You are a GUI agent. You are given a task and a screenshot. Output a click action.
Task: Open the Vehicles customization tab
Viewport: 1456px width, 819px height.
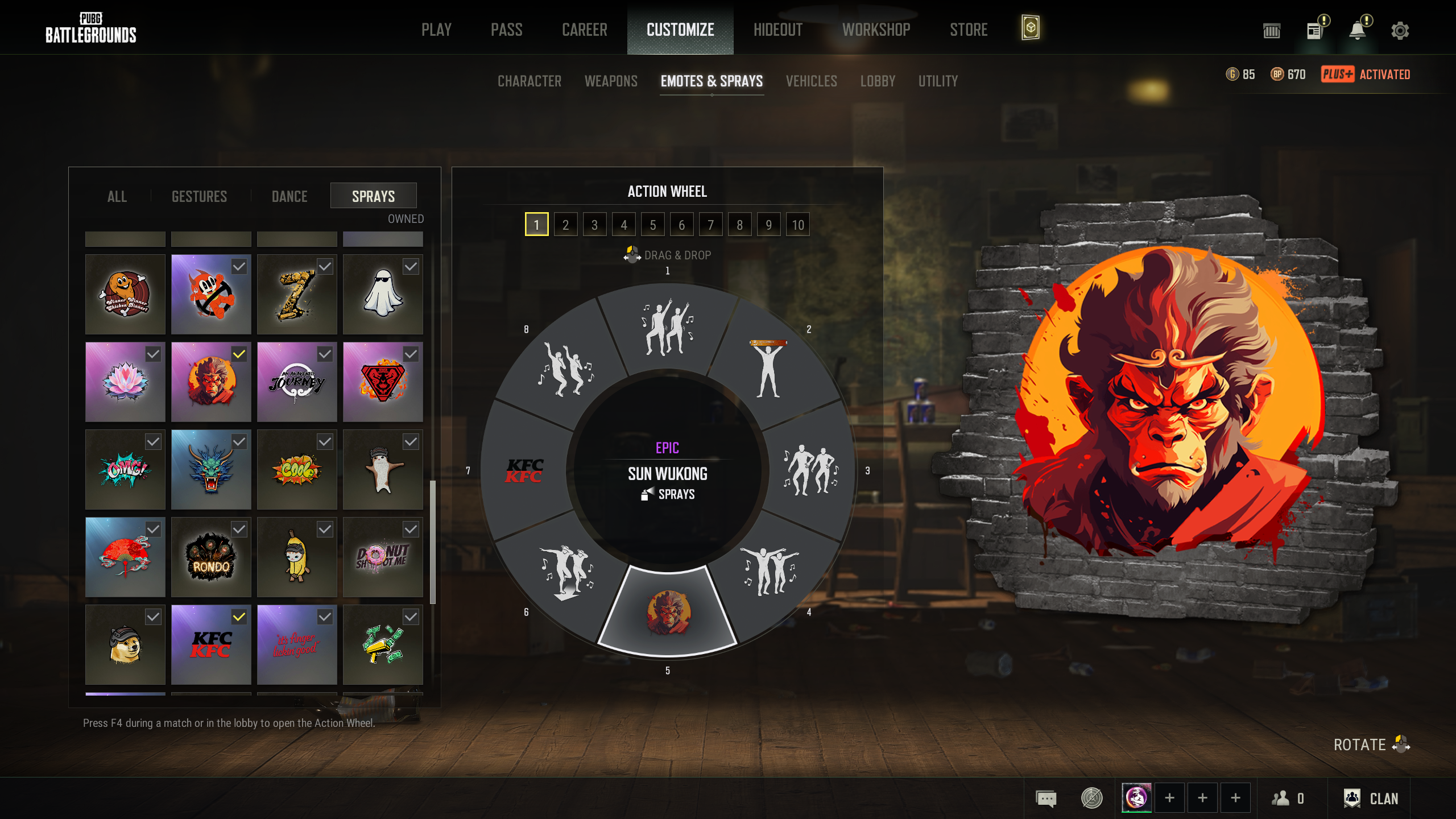coord(811,81)
